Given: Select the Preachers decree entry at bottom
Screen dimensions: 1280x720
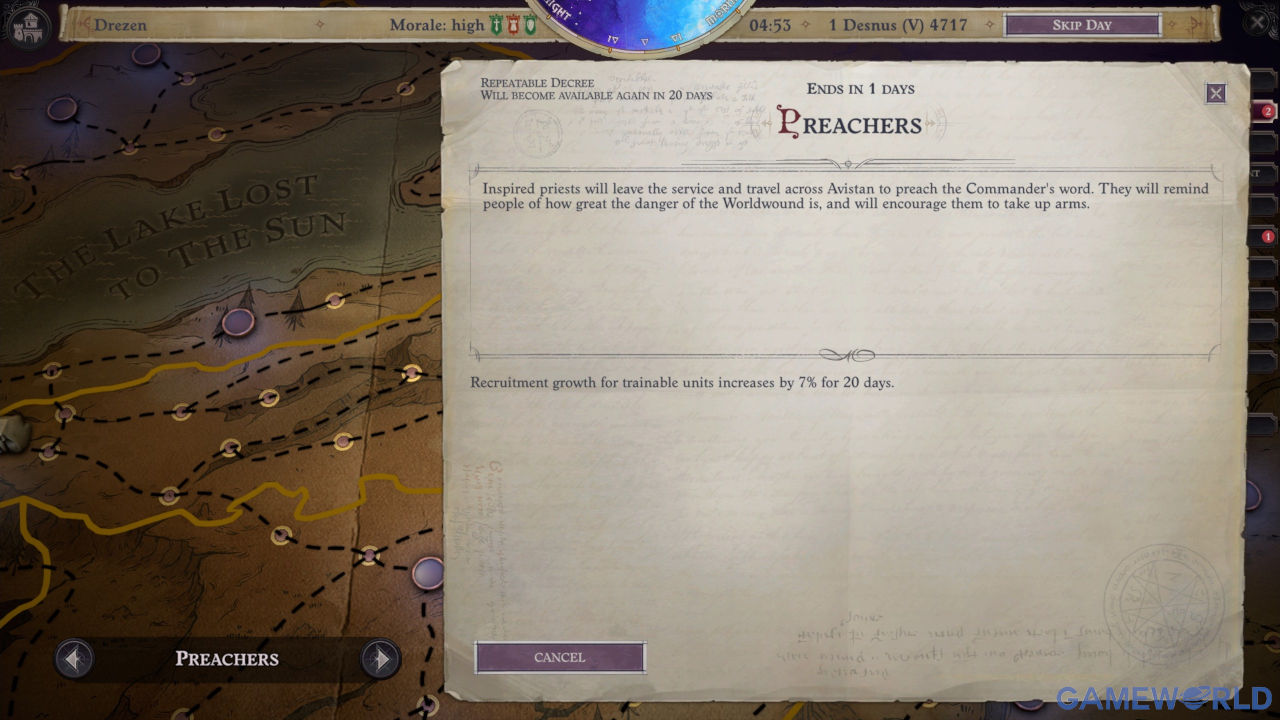Looking at the screenshot, I should click(226, 658).
